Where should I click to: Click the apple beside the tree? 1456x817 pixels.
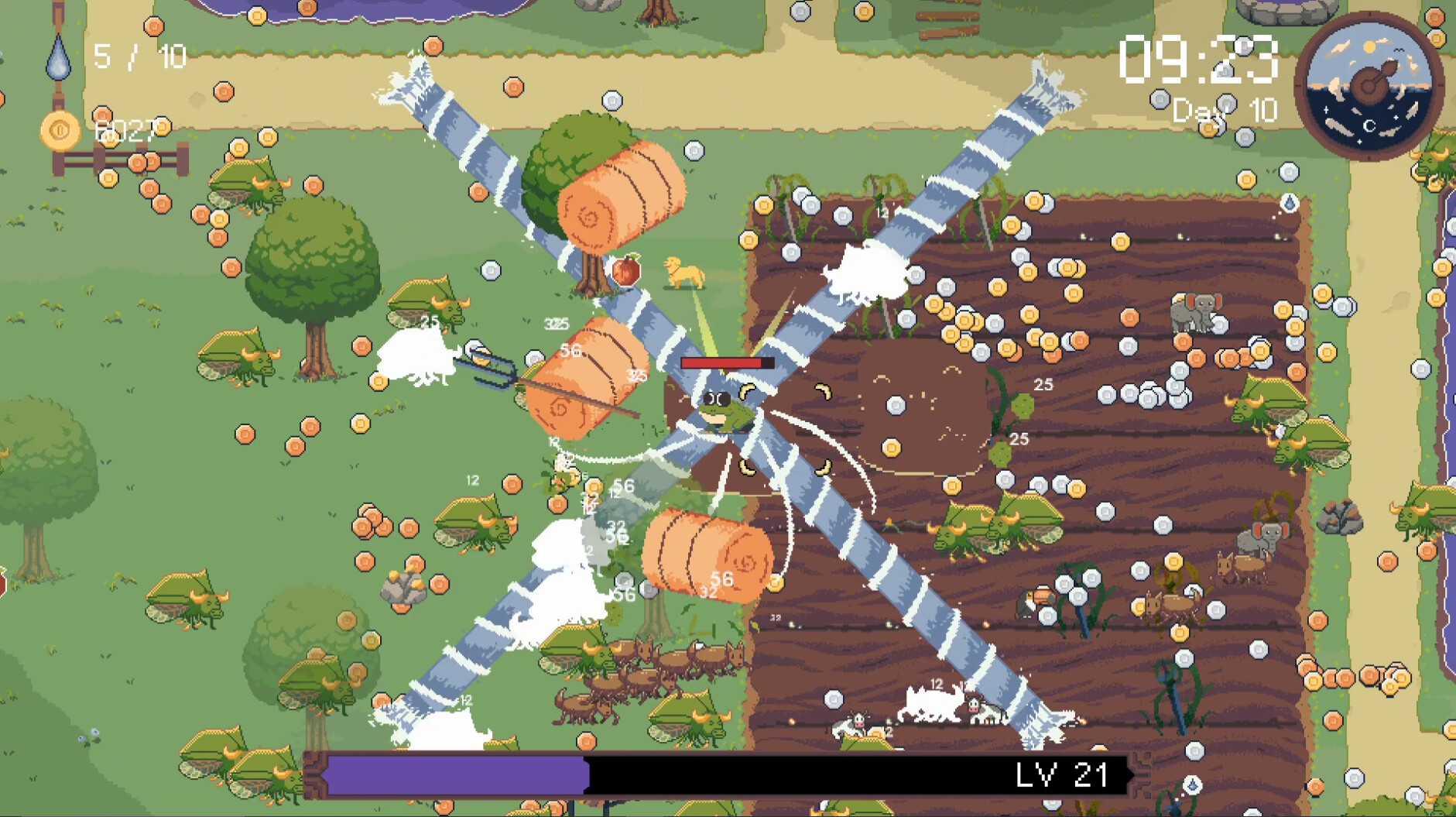[627, 269]
